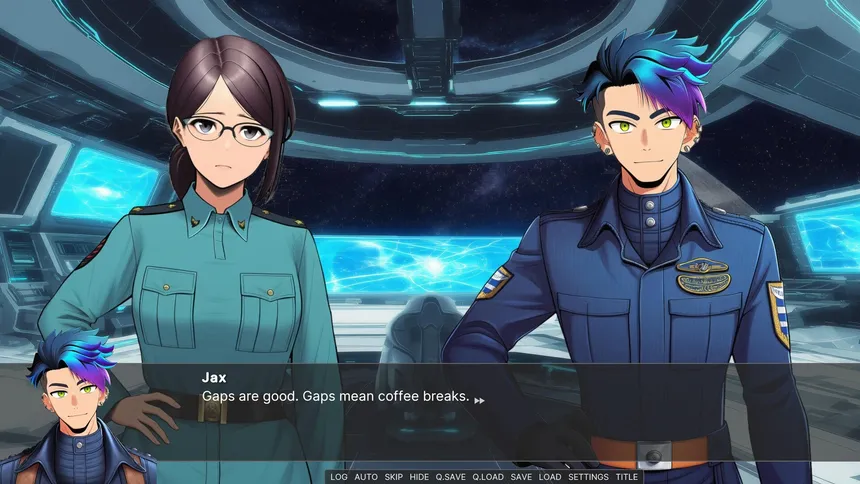Screen dimensions: 860x484
Task: Open the SAVE game menu
Action: [521, 477]
